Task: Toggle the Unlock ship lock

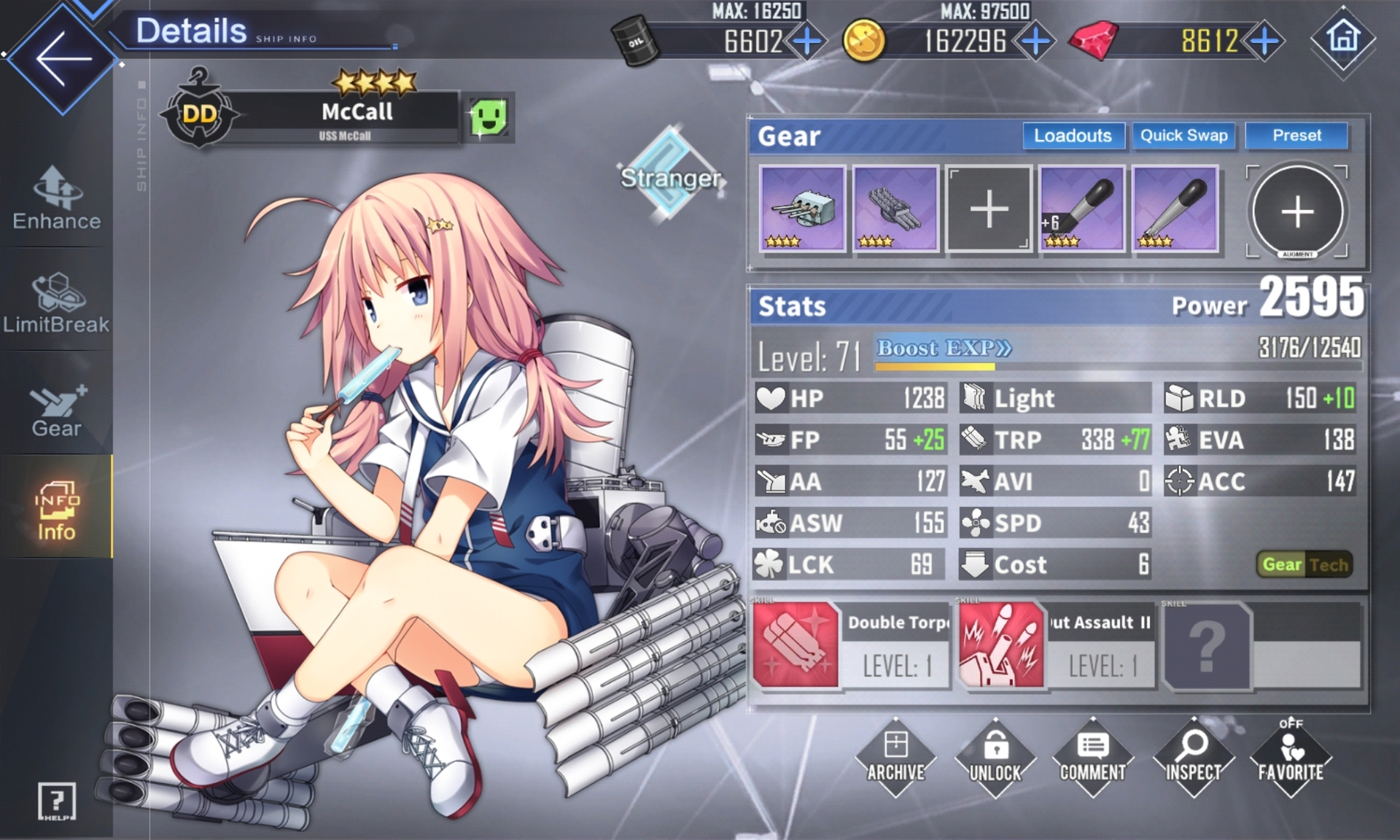Action: coord(995,757)
